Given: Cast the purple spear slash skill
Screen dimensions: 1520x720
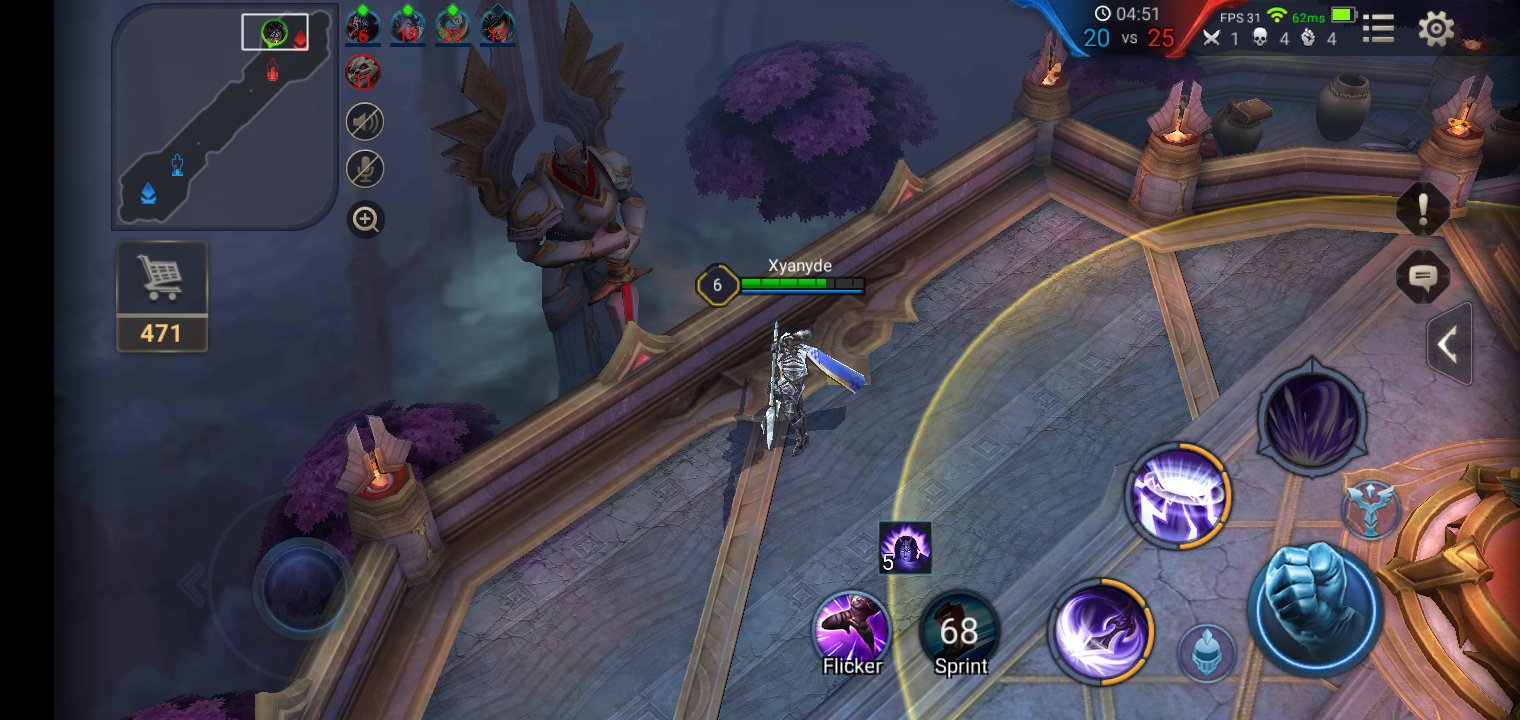Looking at the screenshot, I should pos(1100,631).
